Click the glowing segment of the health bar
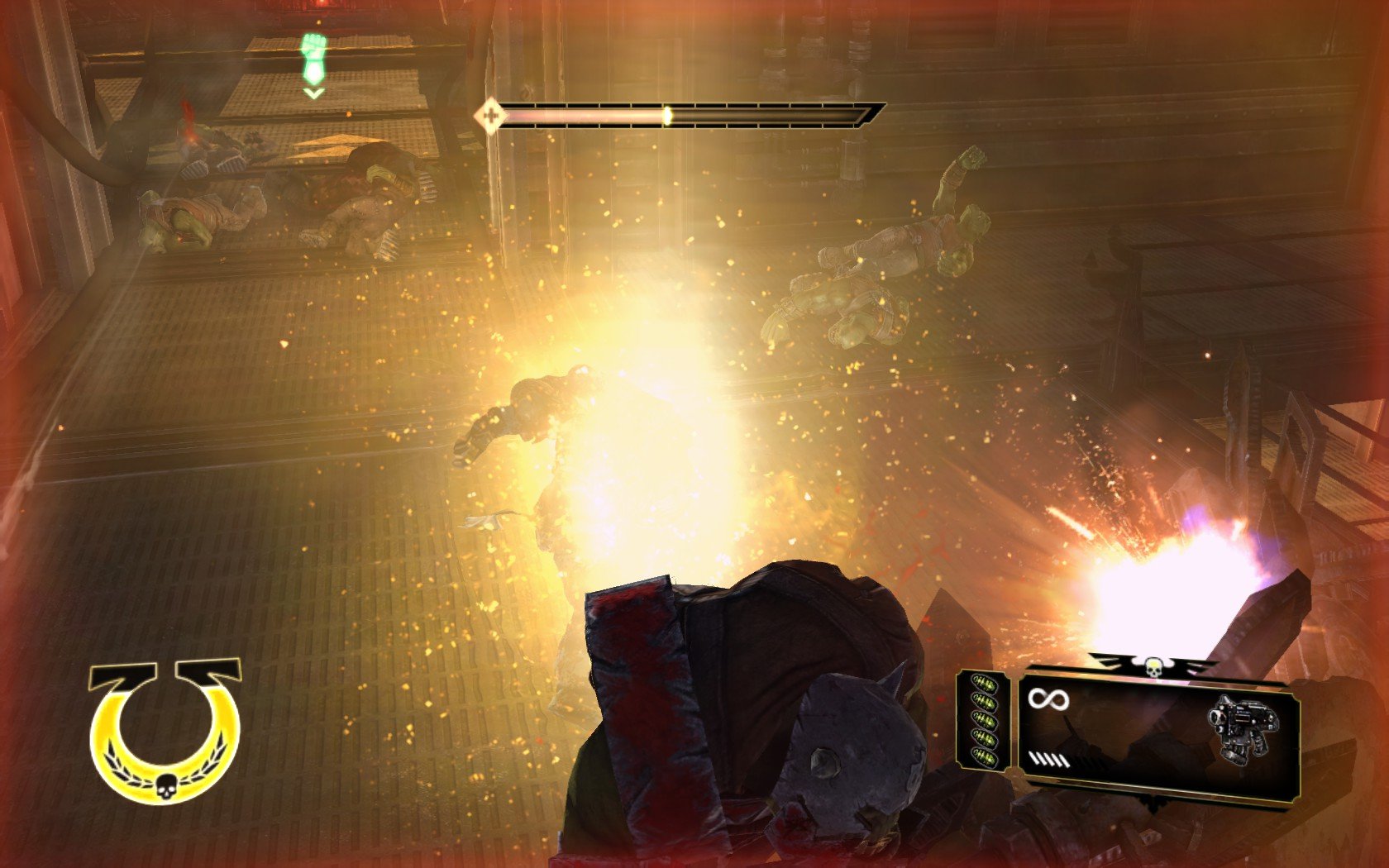The height and width of the screenshot is (868, 1389). click(668, 115)
